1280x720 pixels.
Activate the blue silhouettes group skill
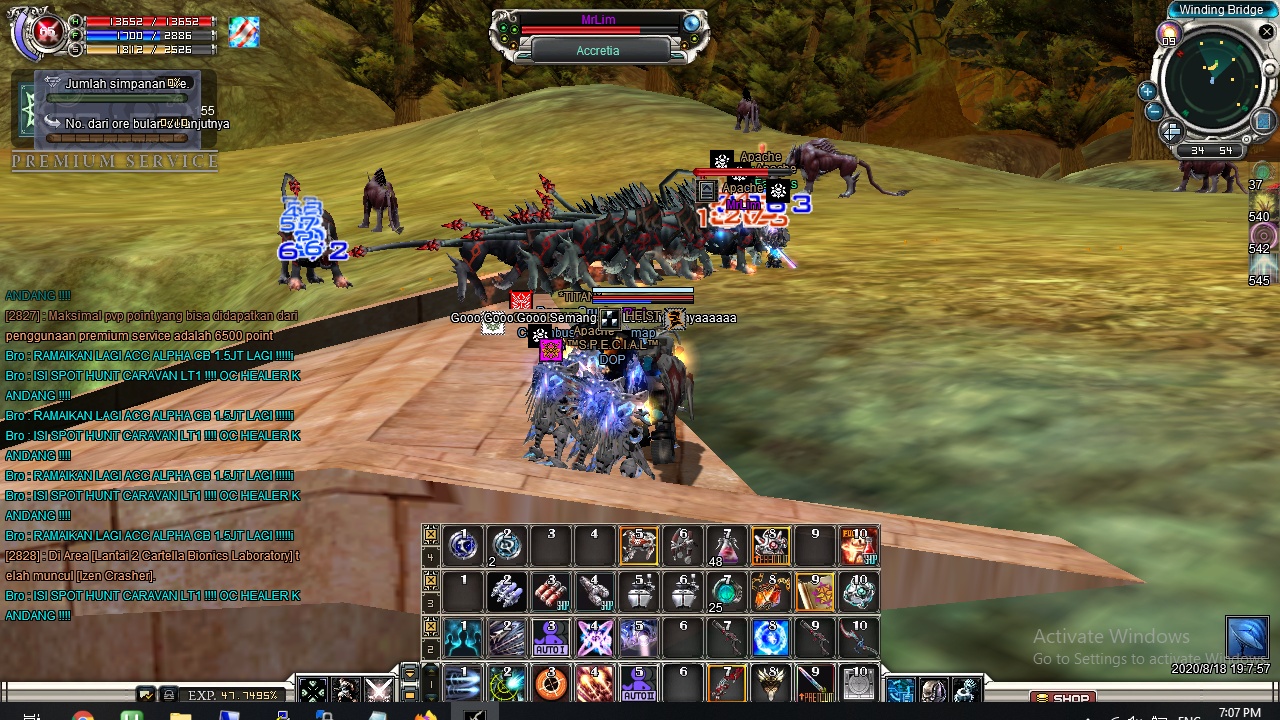click(463, 638)
